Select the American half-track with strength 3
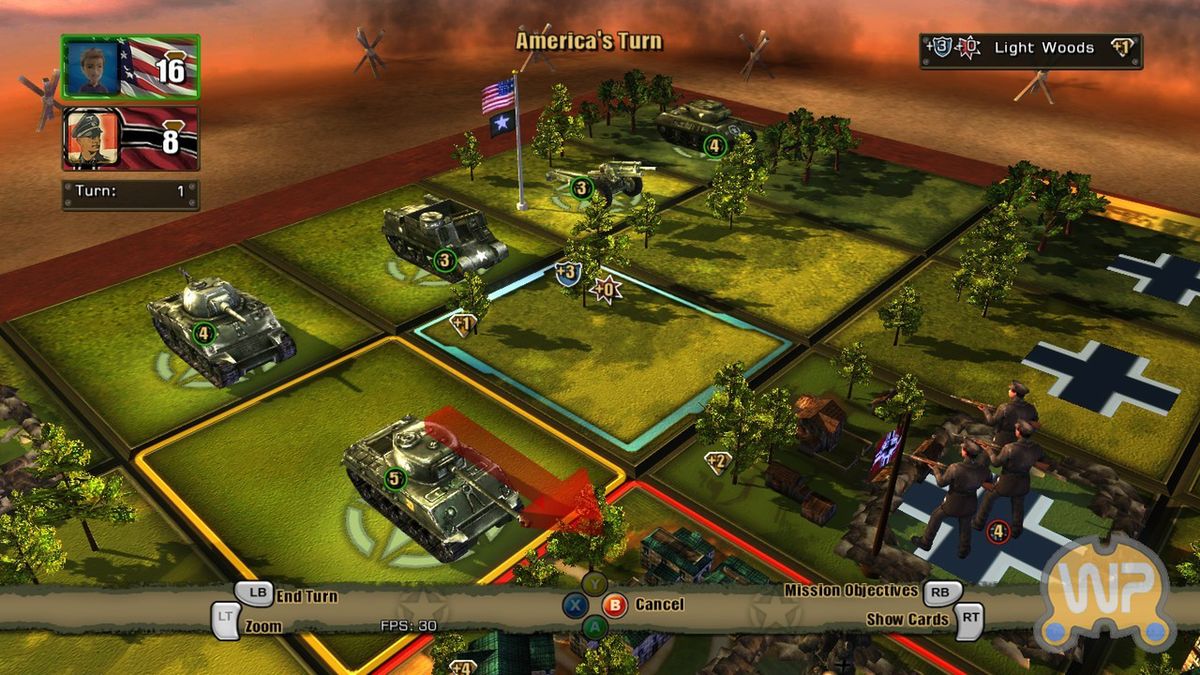 [442, 238]
